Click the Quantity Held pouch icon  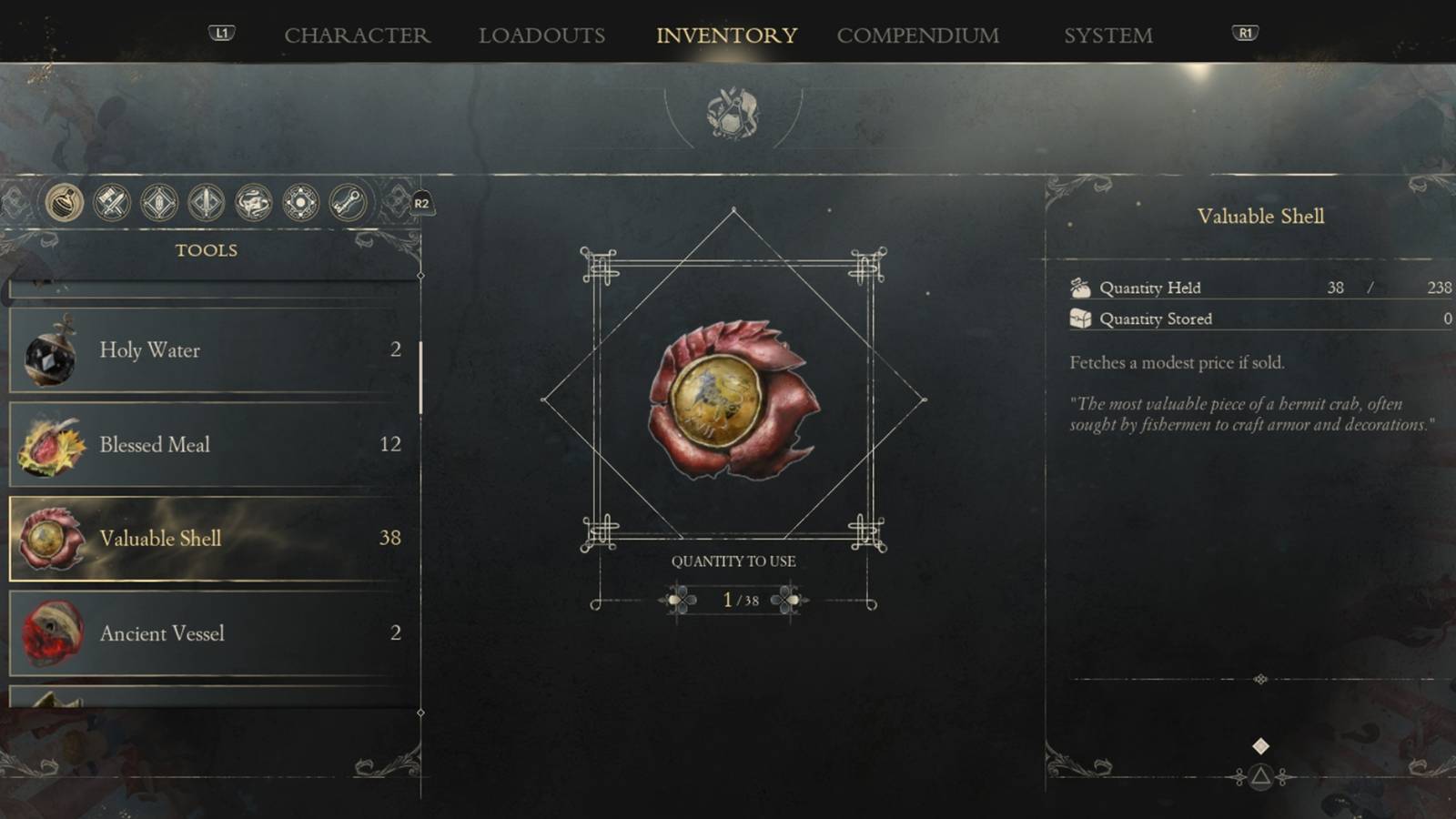coord(1079,288)
